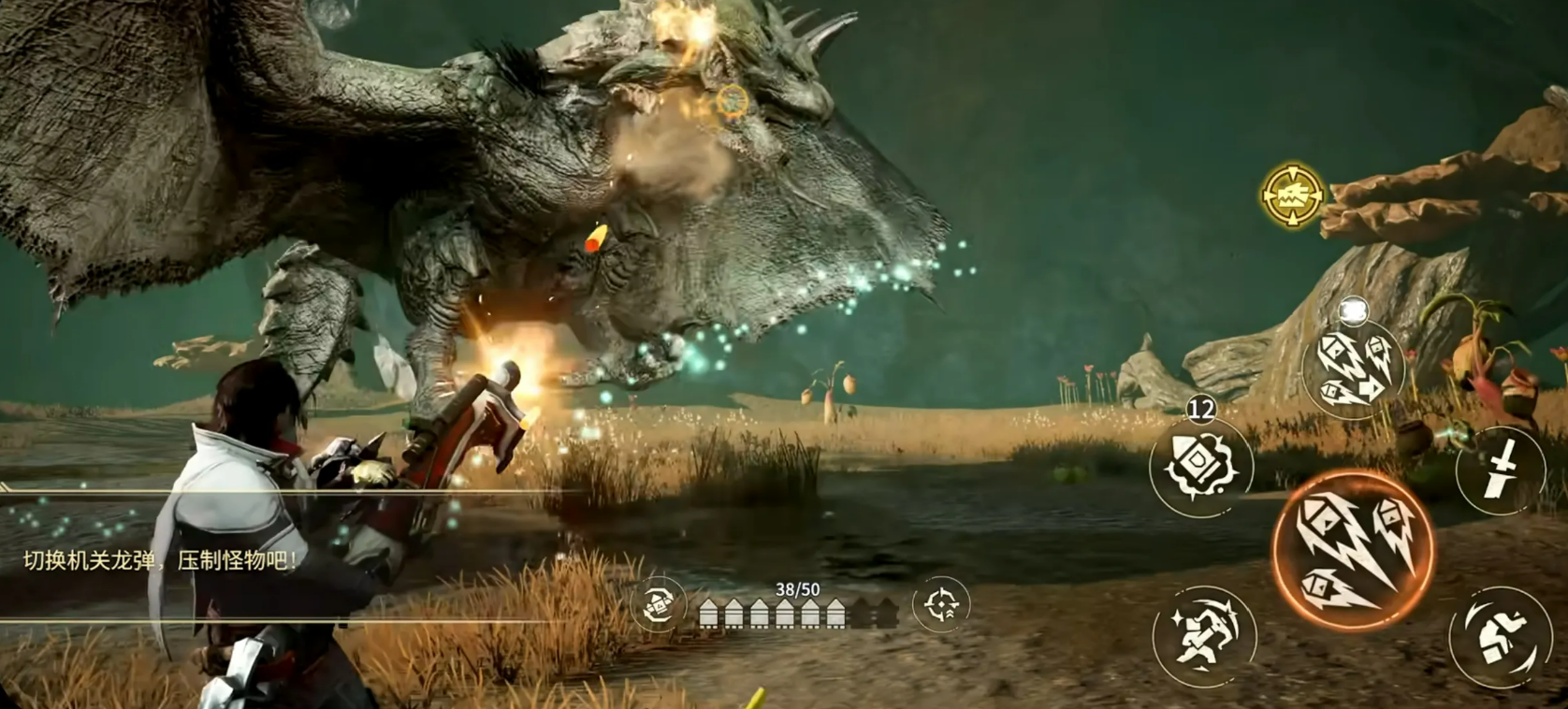Use the sword melee attack button
Image resolution: width=1568 pixels, height=709 pixels.
[1500, 470]
